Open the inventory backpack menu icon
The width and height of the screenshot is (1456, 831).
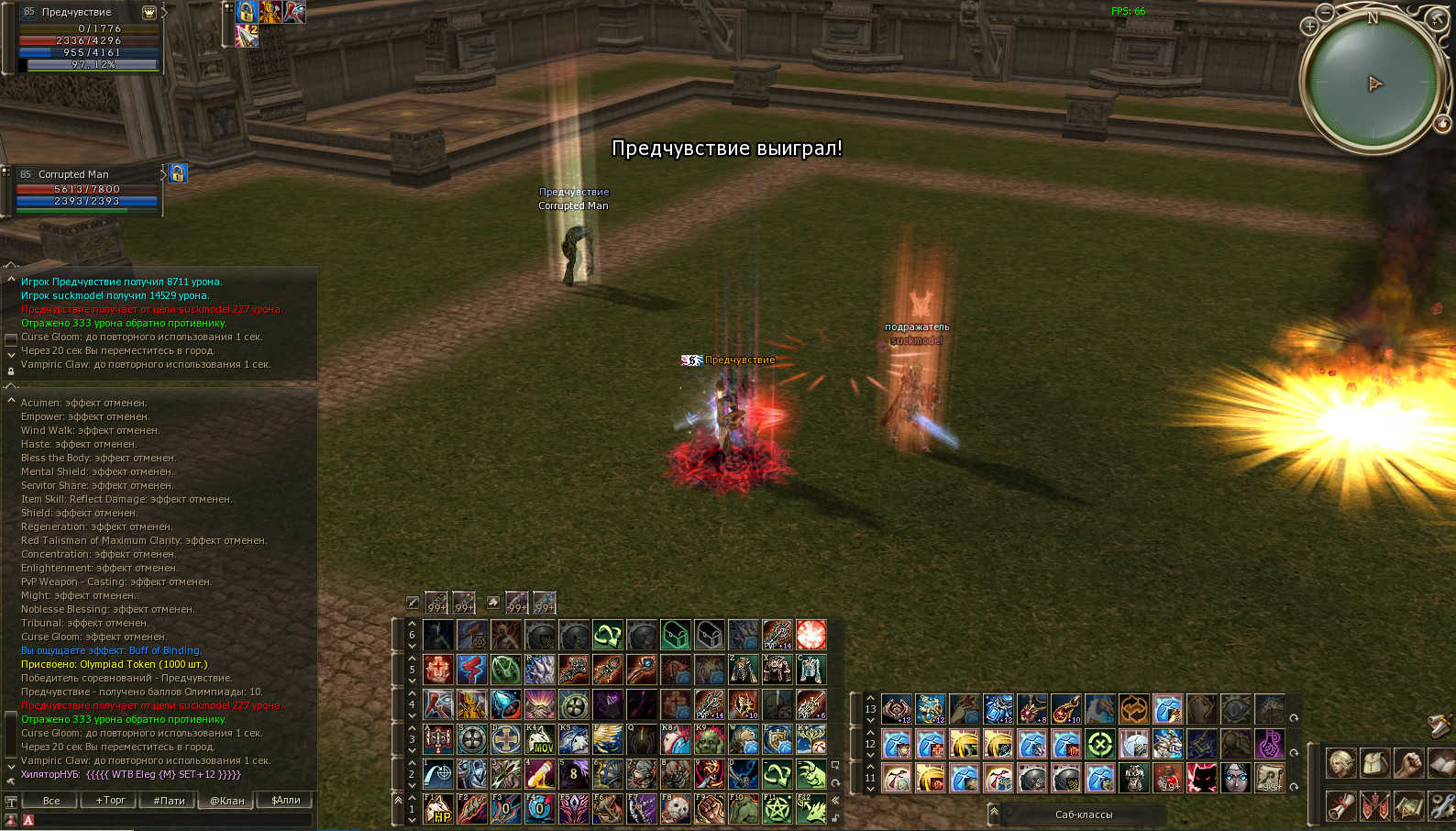pos(1375,762)
